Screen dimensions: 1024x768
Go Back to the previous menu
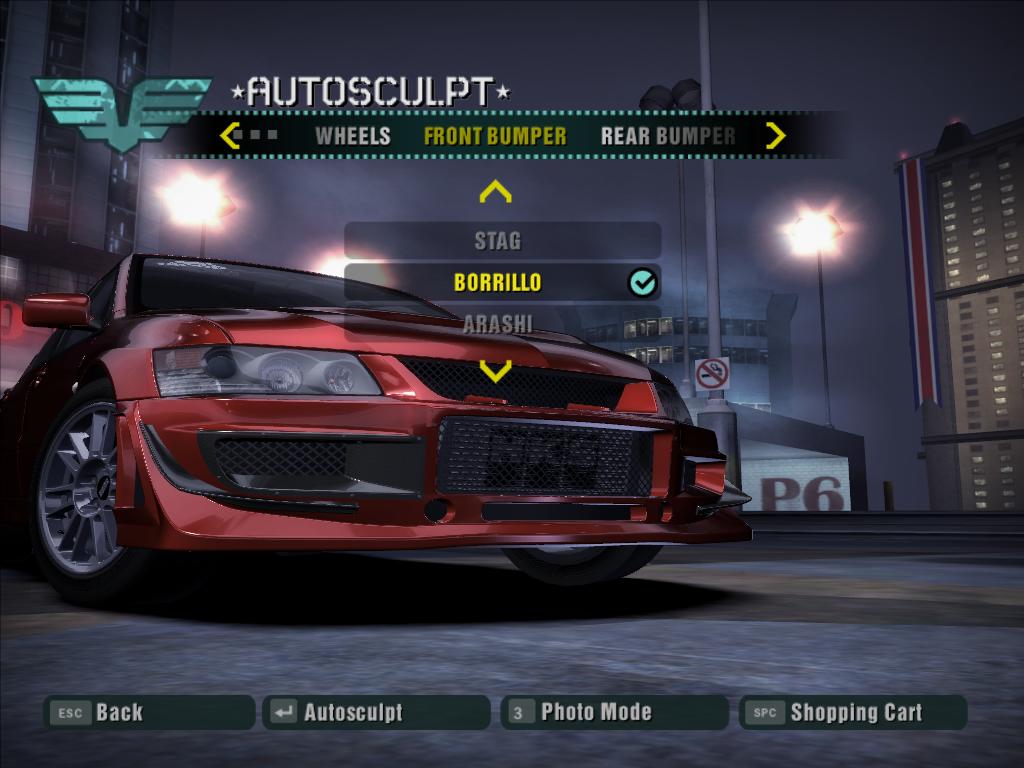149,713
